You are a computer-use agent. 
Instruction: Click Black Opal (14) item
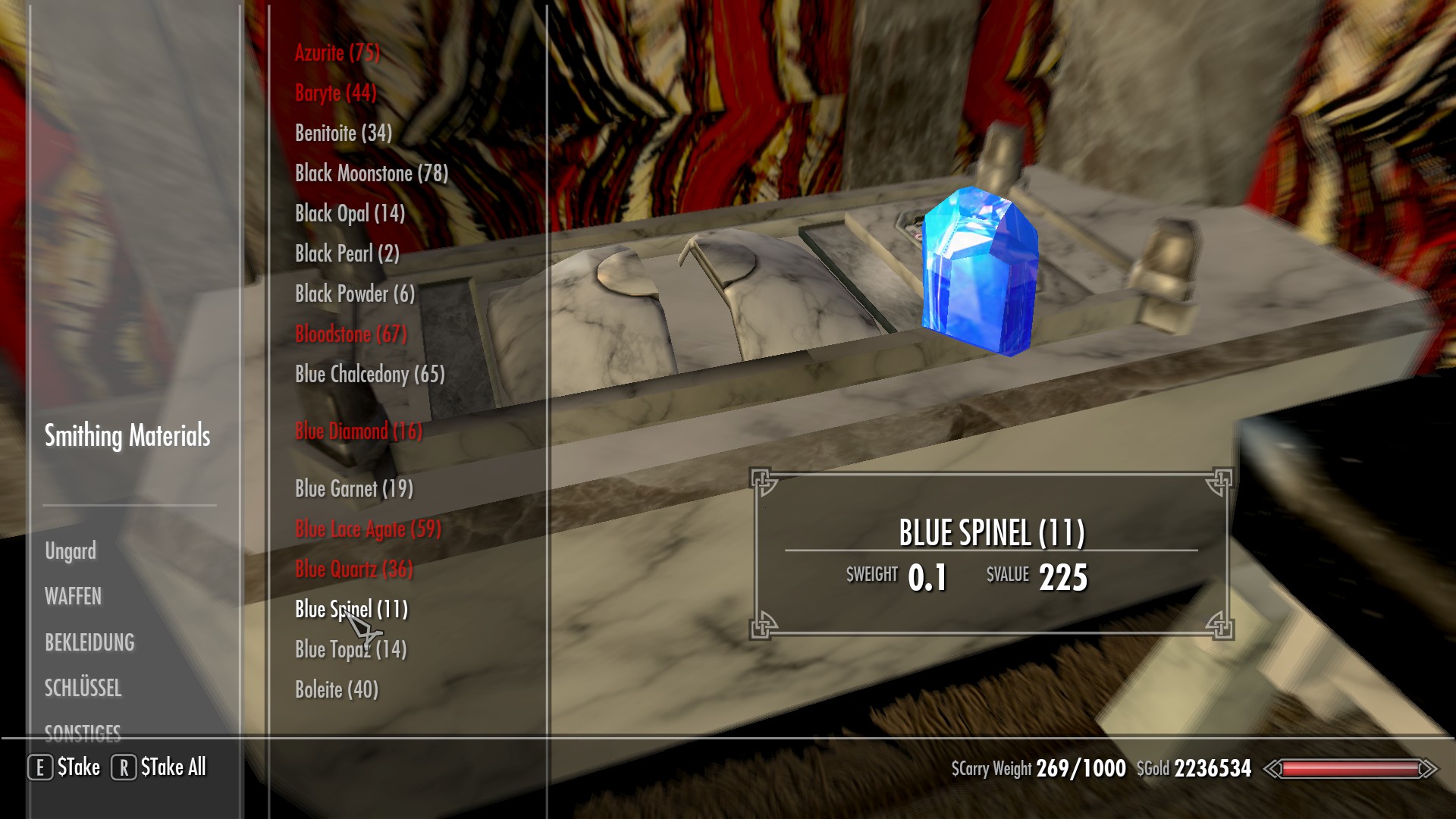(349, 214)
